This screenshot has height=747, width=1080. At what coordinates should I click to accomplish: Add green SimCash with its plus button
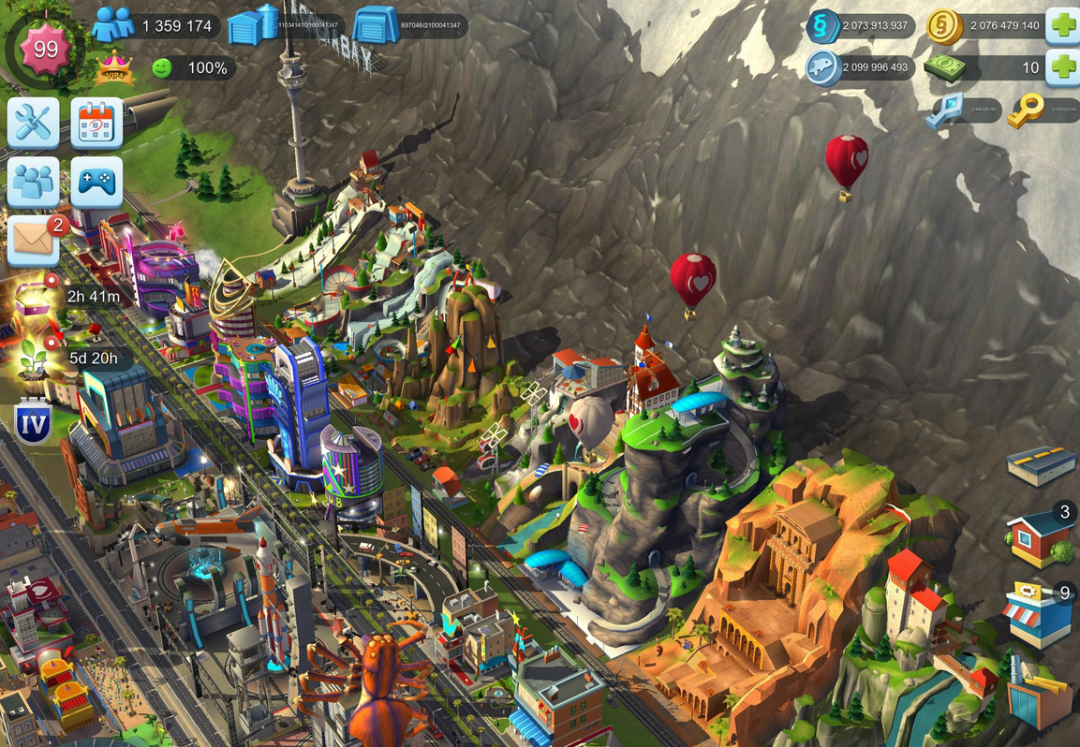click(x=1061, y=68)
